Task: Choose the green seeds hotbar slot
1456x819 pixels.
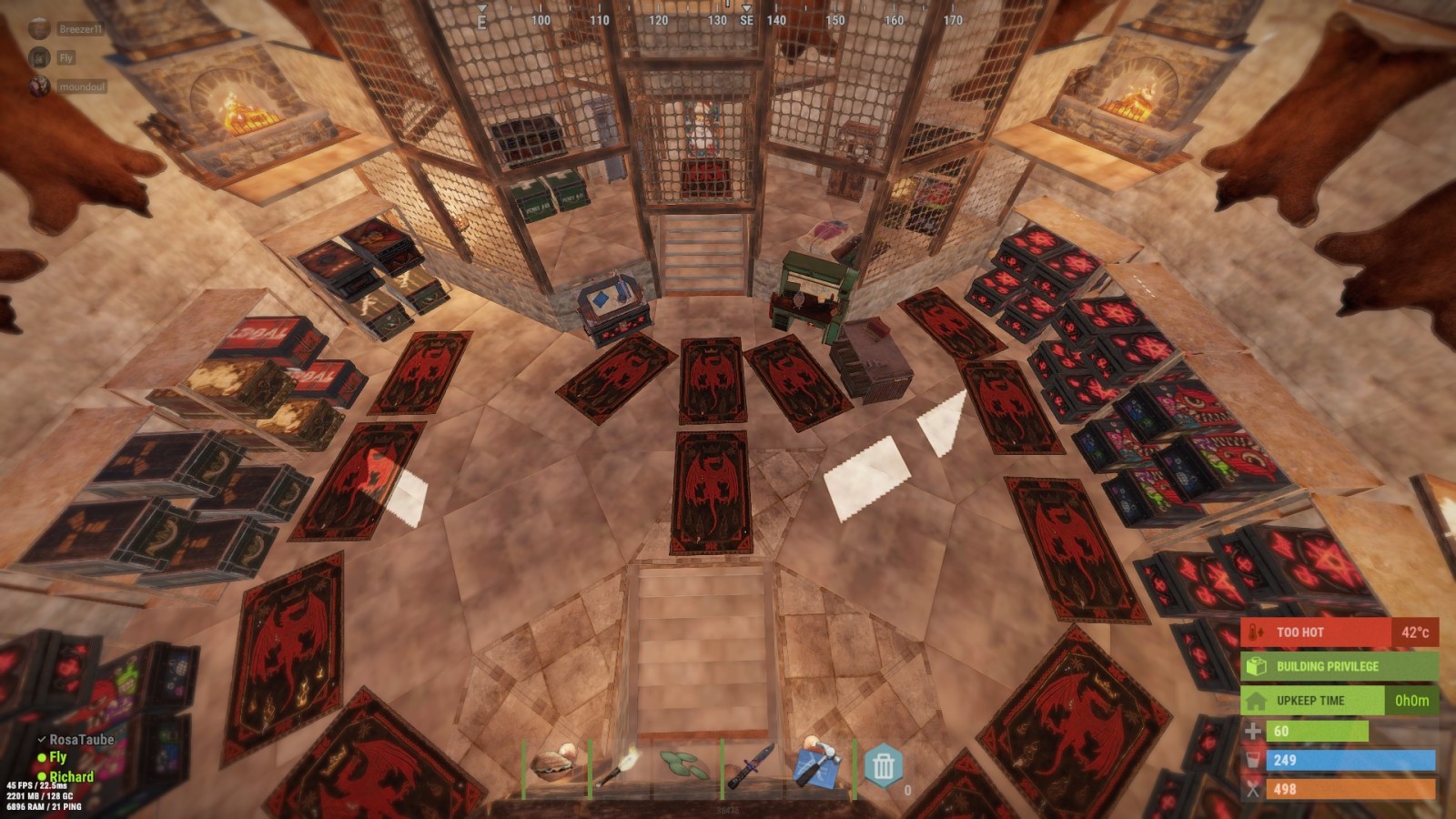Action: click(687, 765)
